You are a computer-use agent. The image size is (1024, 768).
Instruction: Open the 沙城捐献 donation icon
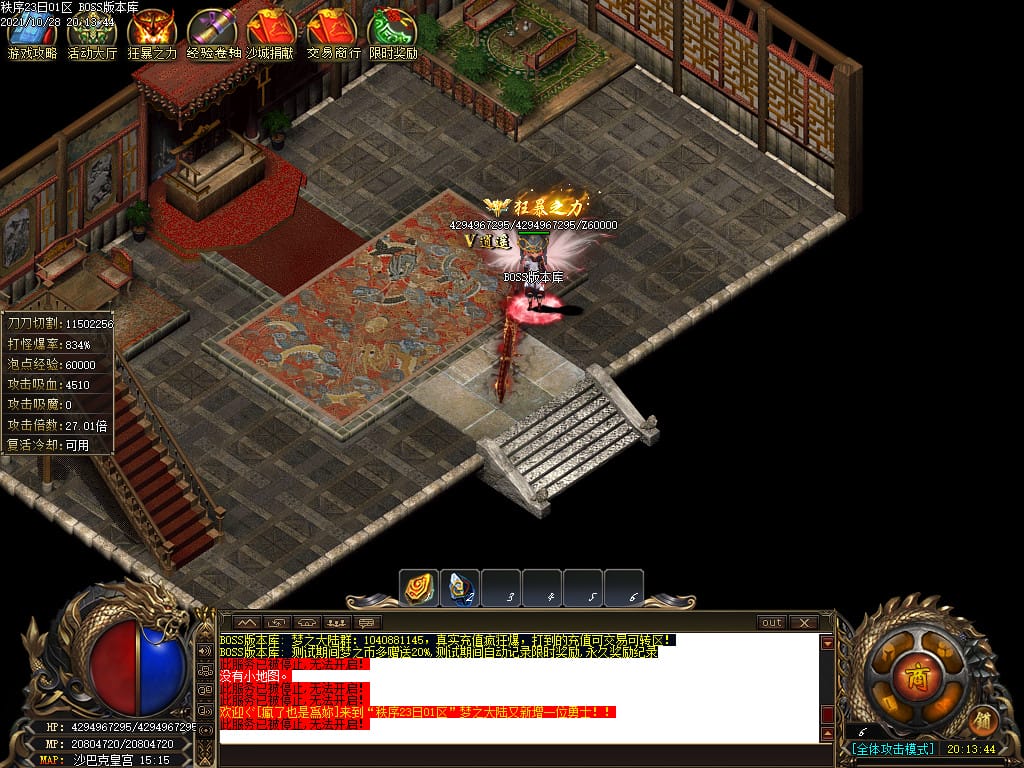pyautogui.click(x=272, y=32)
